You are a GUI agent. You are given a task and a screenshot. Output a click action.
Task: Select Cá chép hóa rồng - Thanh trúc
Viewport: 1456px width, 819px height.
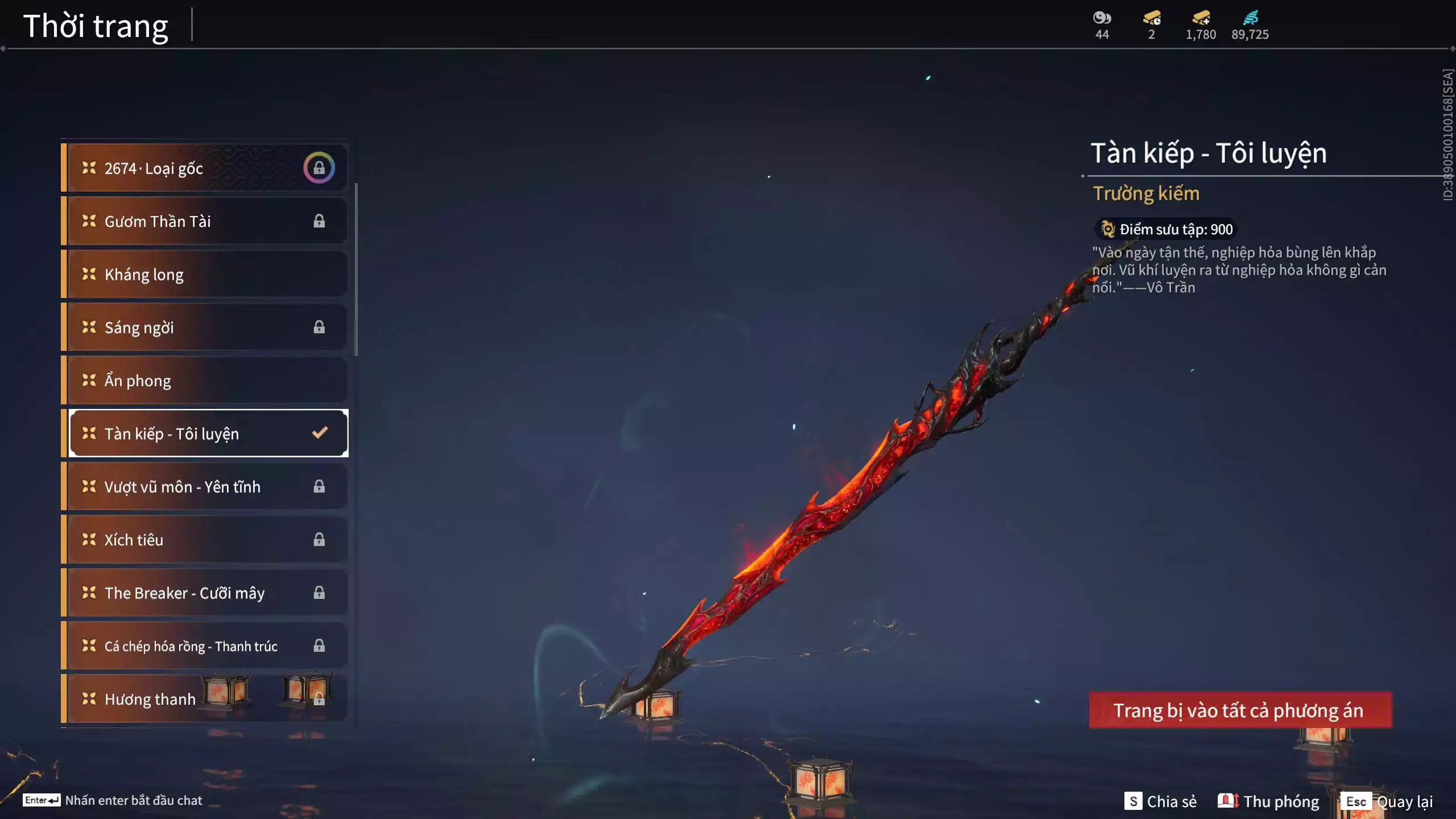pyautogui.click(x=205, y=646)
